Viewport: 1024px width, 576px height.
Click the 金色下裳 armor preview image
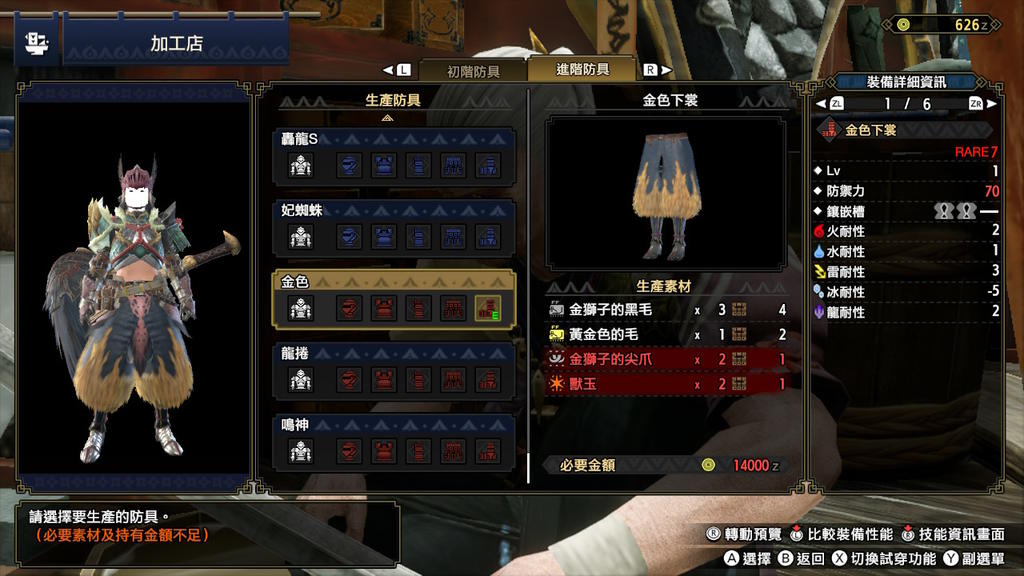[664, 191]
